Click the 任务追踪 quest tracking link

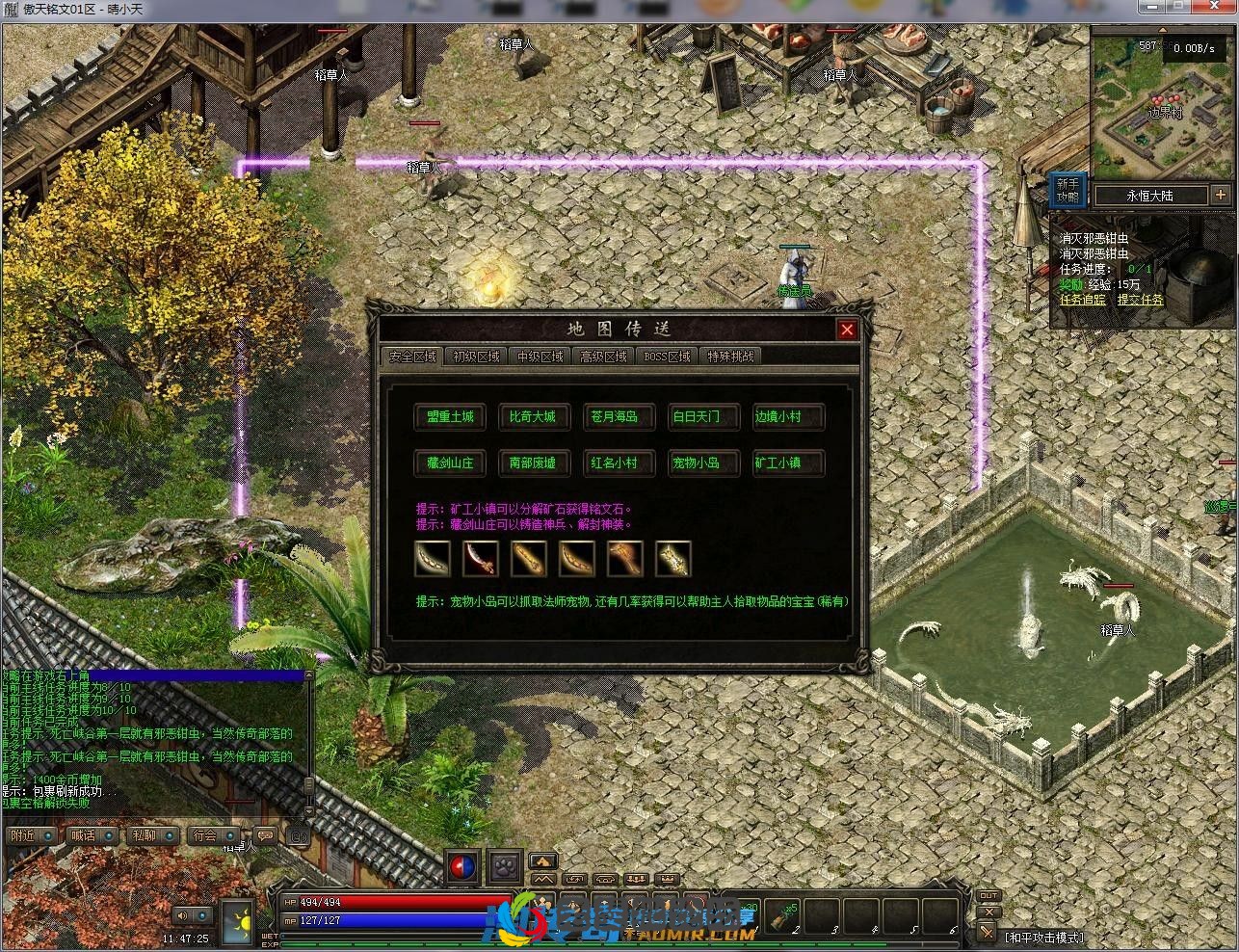(x=1083, y=301)
